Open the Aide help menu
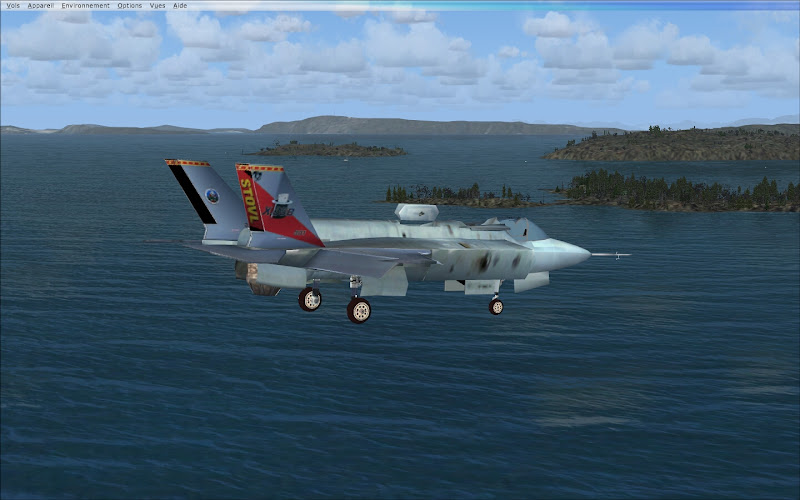The height and width of the screenshot is (500, 800). (x=180, y=5)
